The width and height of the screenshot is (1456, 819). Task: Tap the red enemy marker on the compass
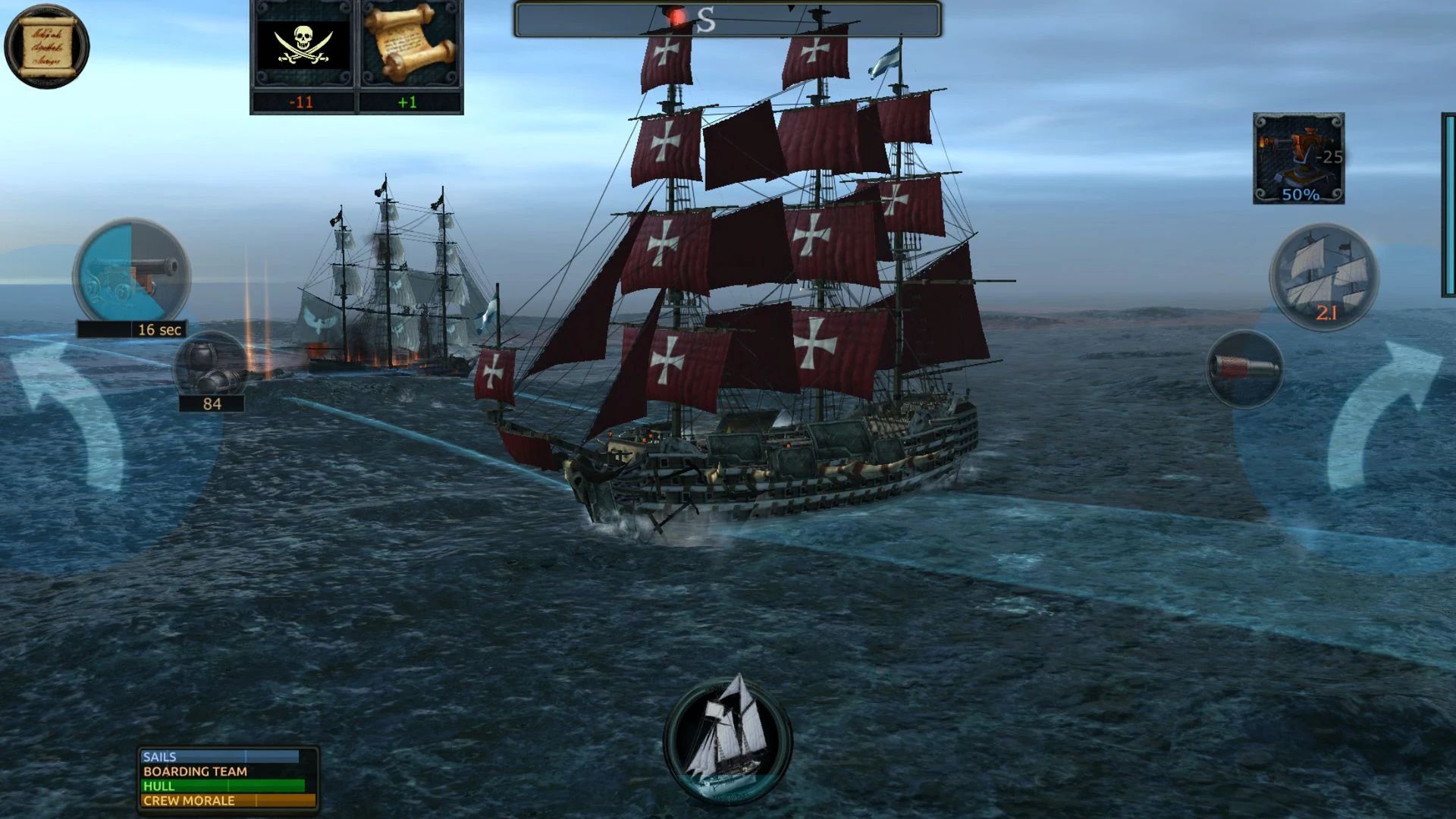click(x=677, y=15)
